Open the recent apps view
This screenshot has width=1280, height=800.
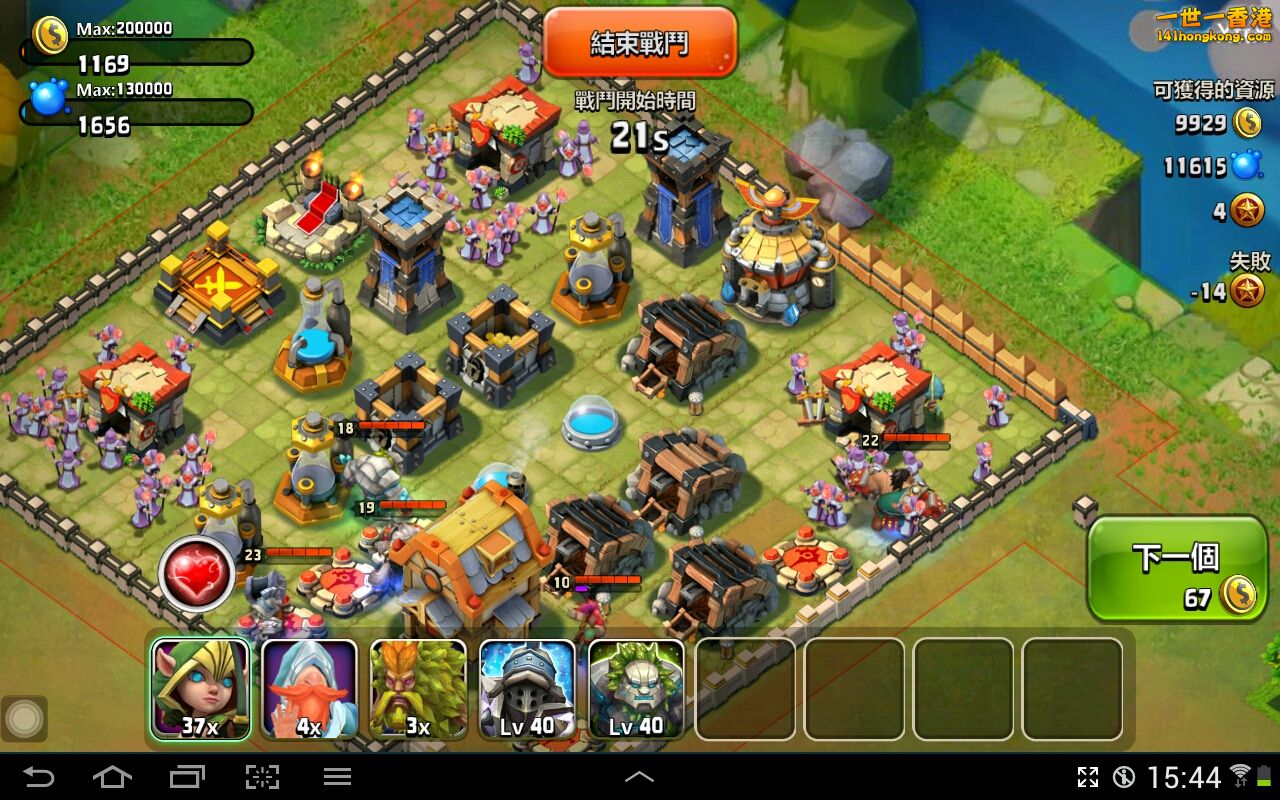[187, 776]
